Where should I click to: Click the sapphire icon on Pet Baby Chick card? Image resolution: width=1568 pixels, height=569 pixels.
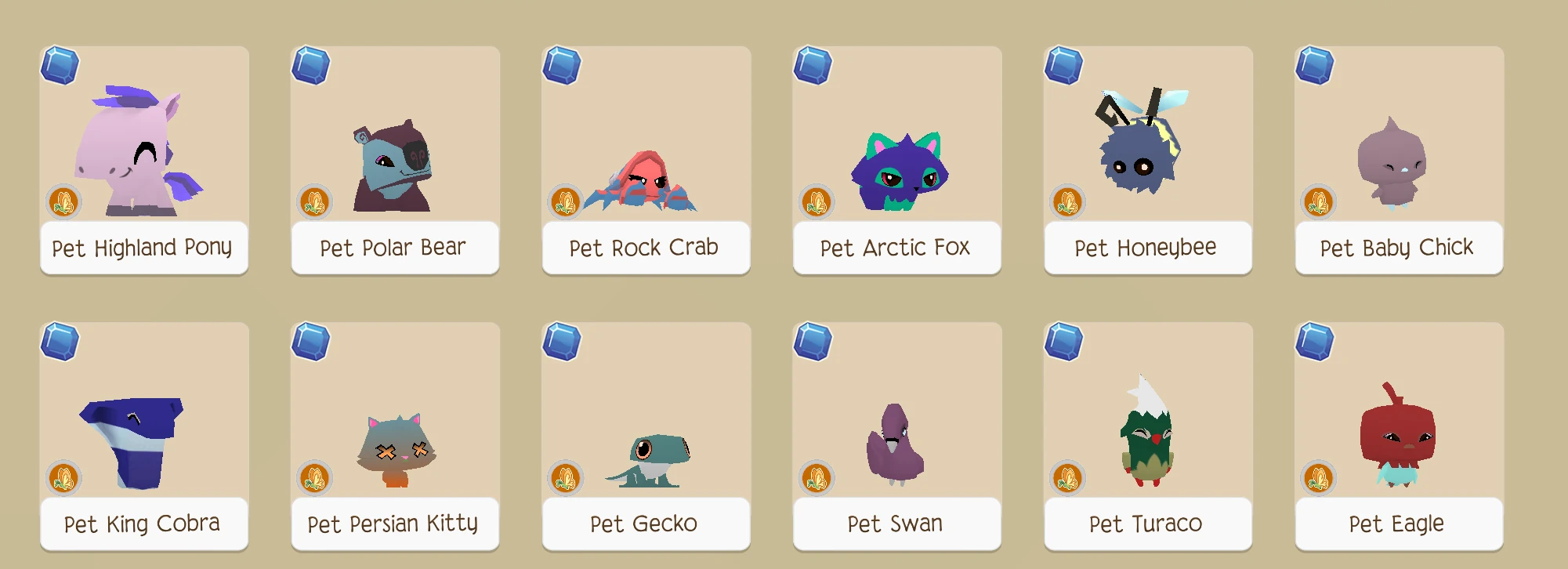click(1315, 67)
